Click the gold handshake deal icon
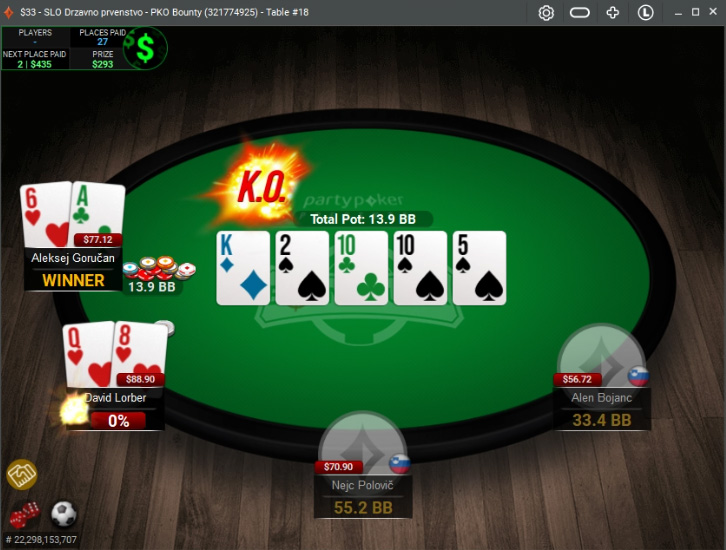 [x=21, y=475]
